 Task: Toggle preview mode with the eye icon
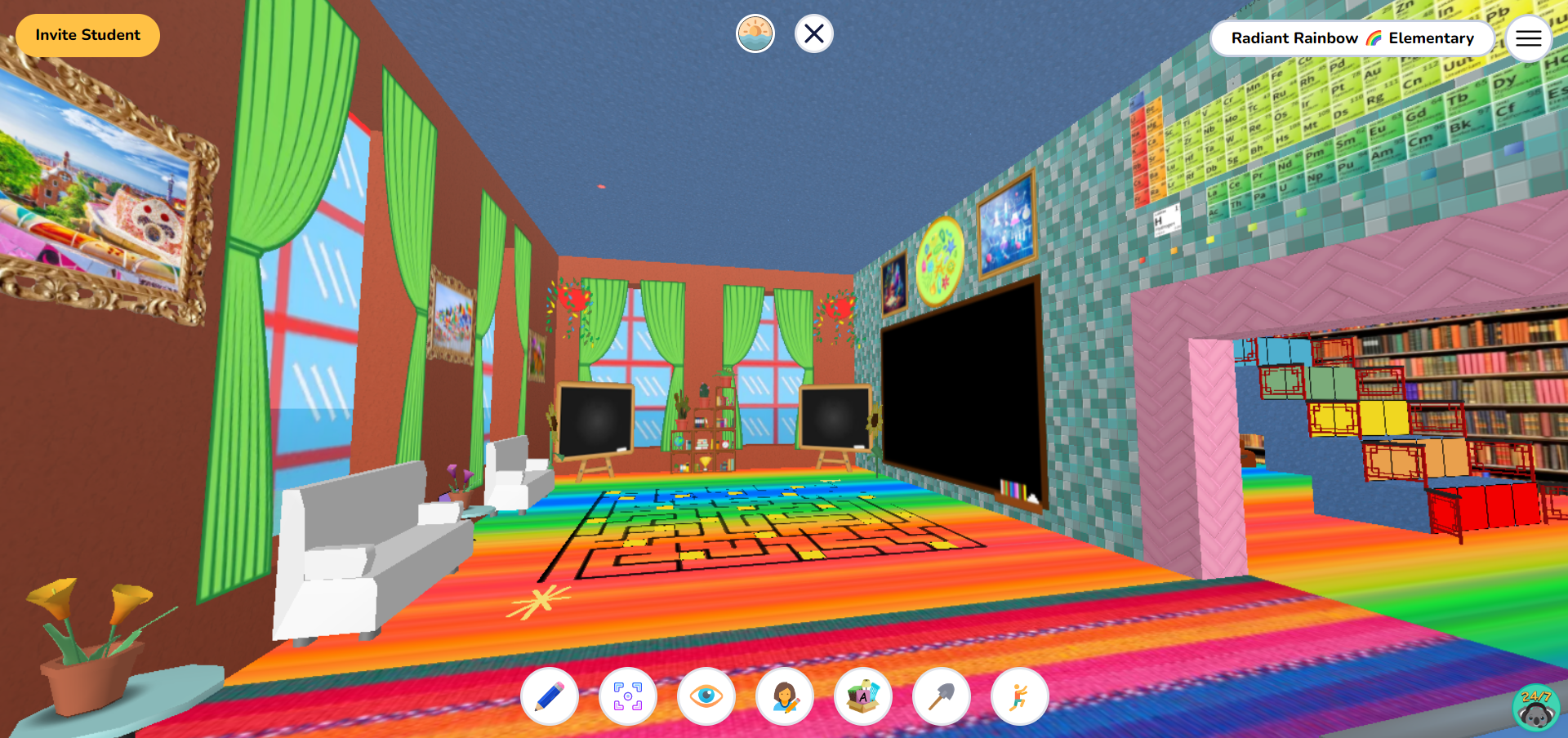(706, 696)
